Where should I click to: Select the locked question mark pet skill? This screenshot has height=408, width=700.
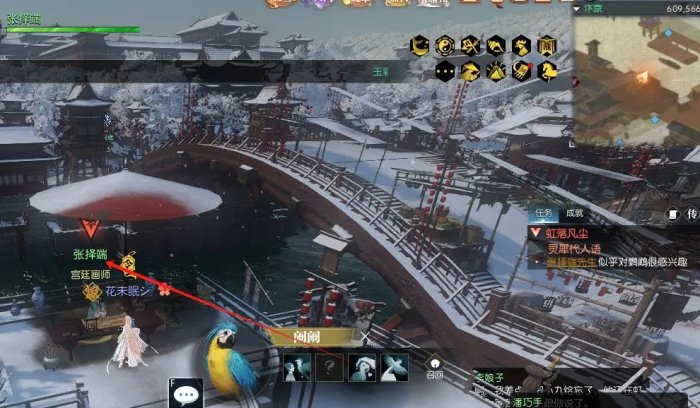click(329, 367)
